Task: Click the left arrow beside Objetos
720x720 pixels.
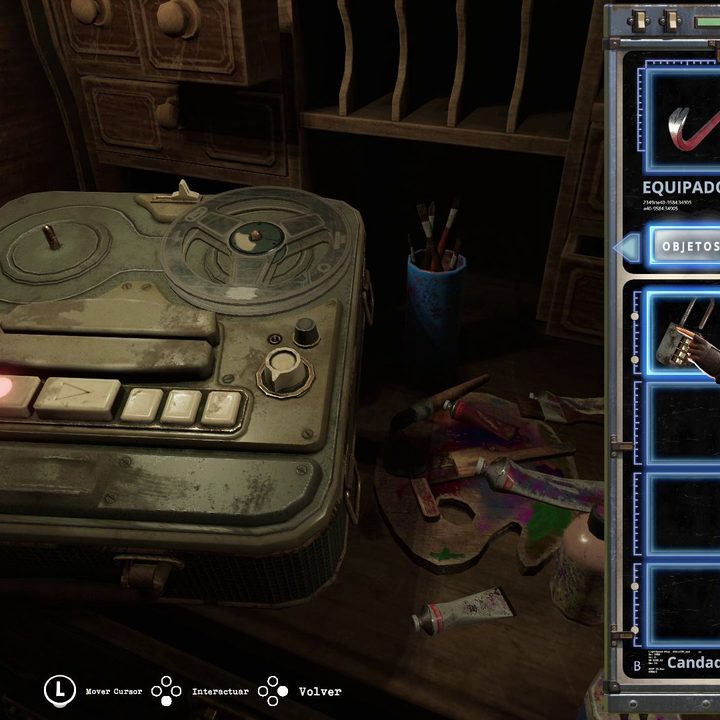Action: pos(626,246)
